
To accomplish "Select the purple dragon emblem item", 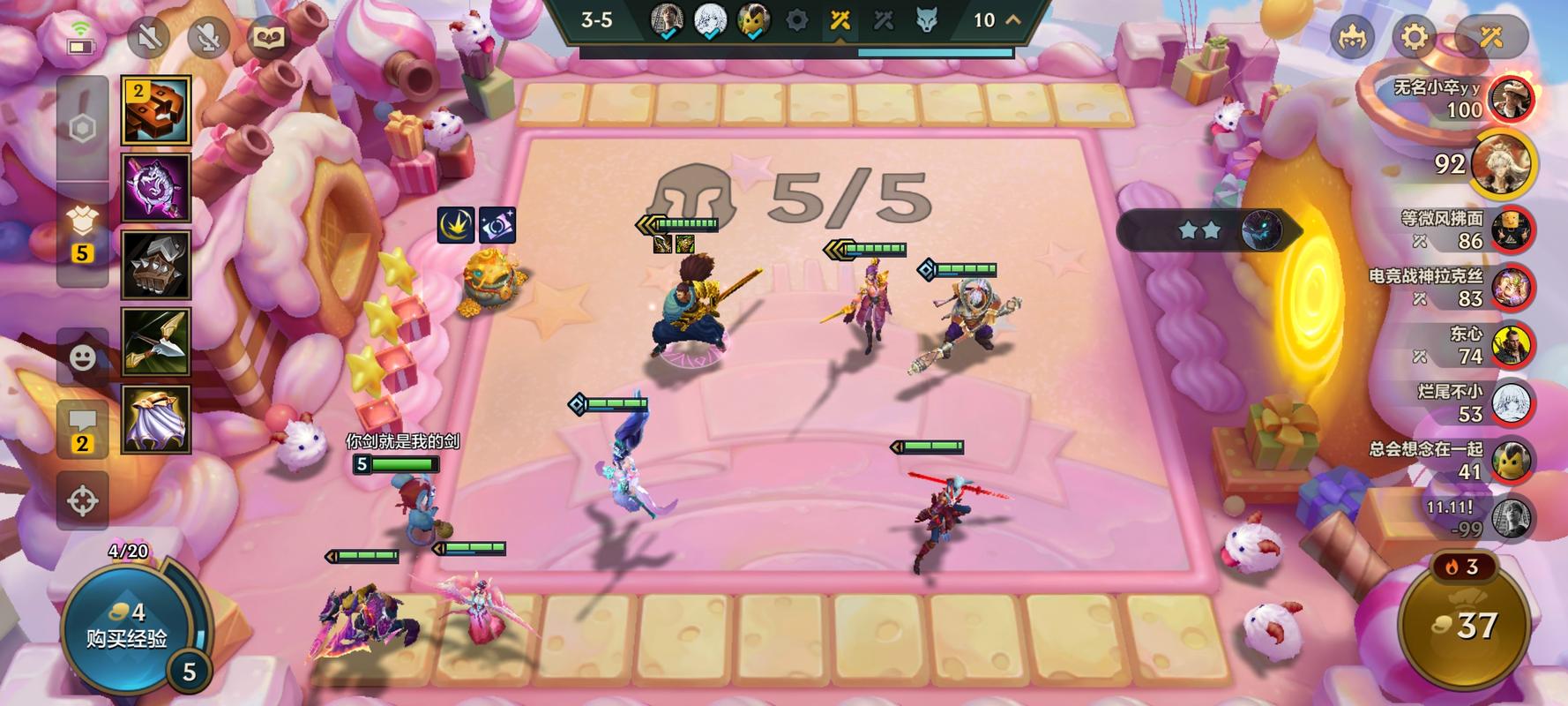I will click(x=156, y=188).
